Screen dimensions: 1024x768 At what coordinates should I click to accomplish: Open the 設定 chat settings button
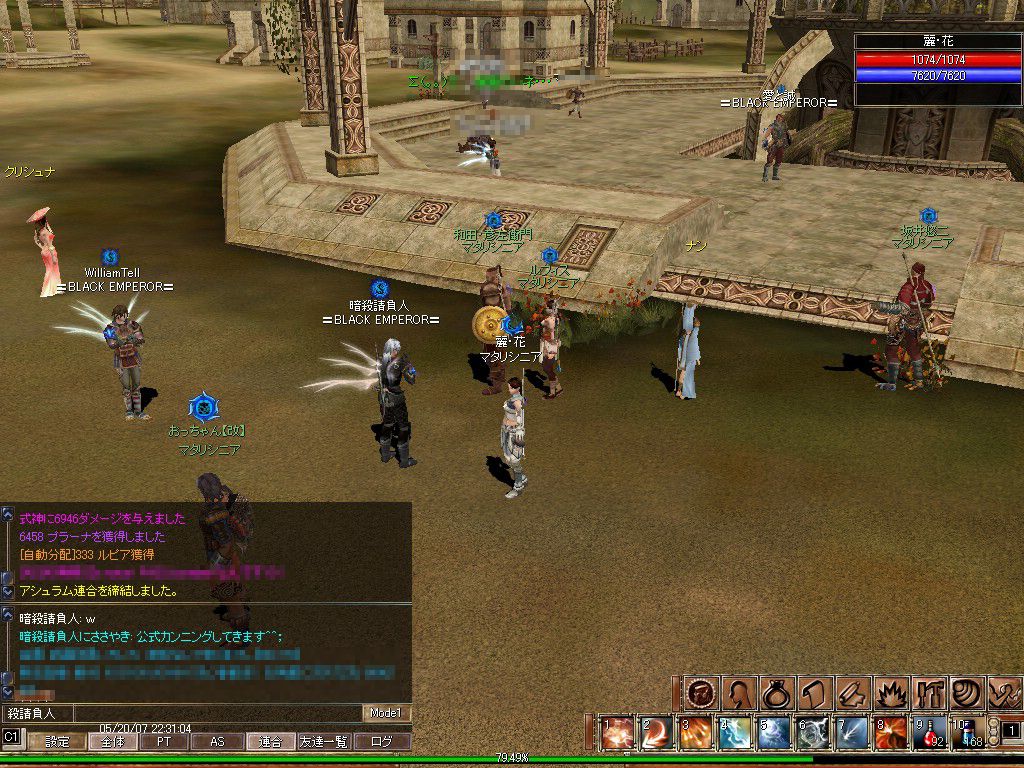coord(57,742)
